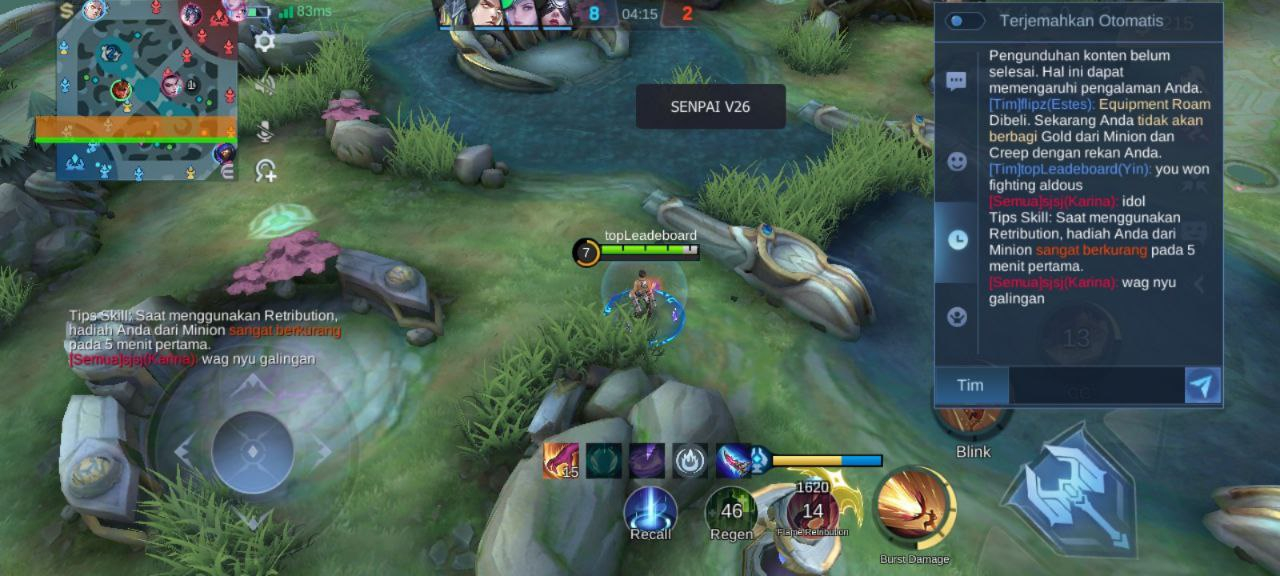Tap the movement joystick pad

(x=252, y=452)
